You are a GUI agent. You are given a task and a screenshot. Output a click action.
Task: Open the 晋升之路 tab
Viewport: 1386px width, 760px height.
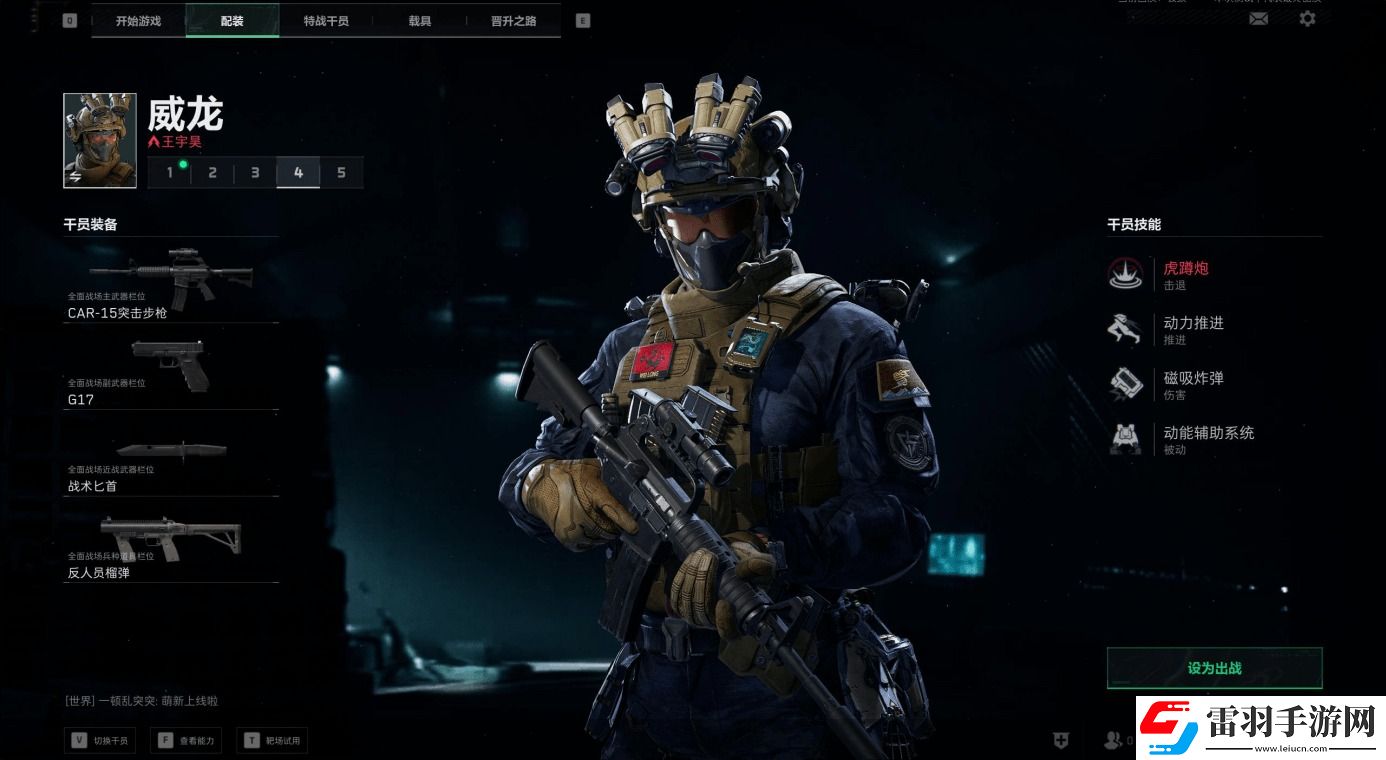click(514, 20)
